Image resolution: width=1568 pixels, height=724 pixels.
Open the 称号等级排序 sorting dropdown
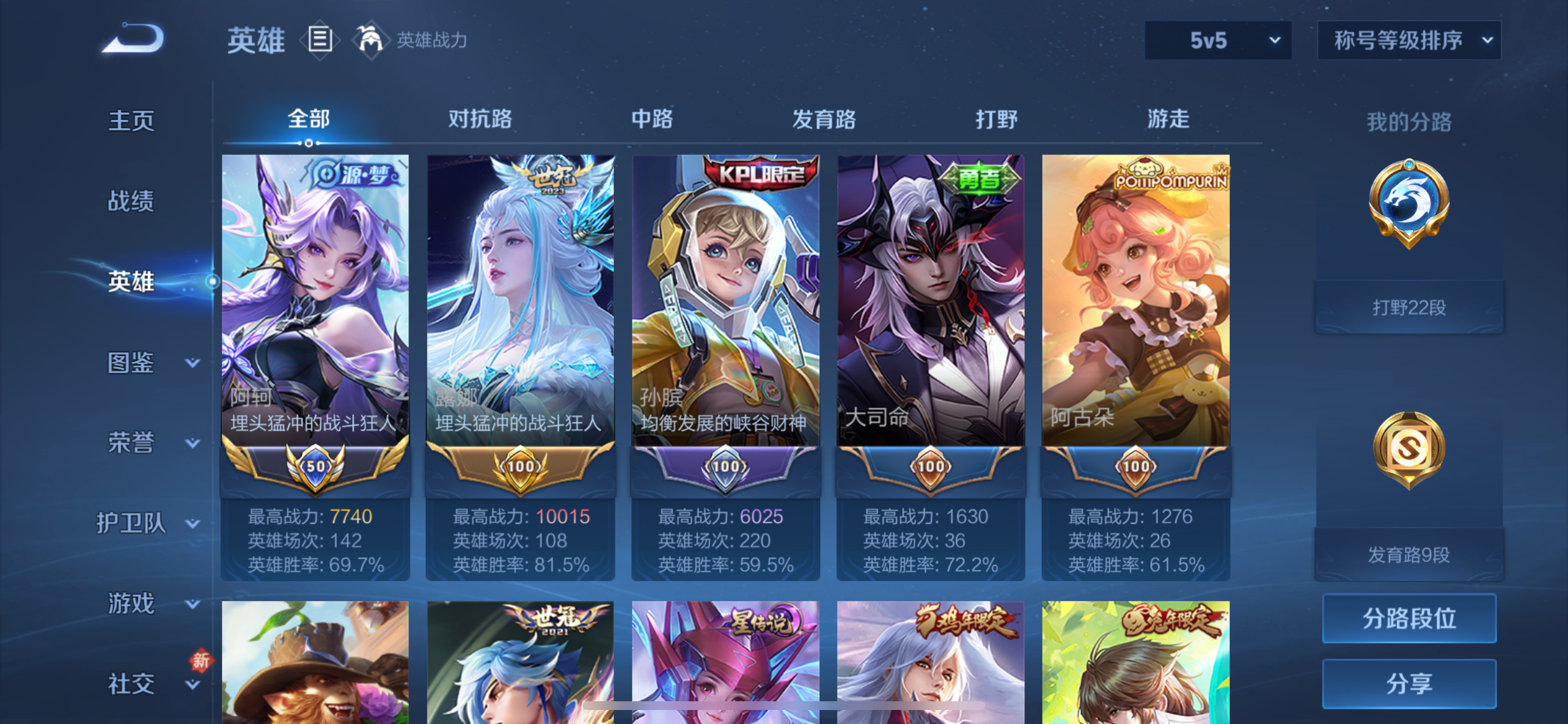(x=1408, y=41)
